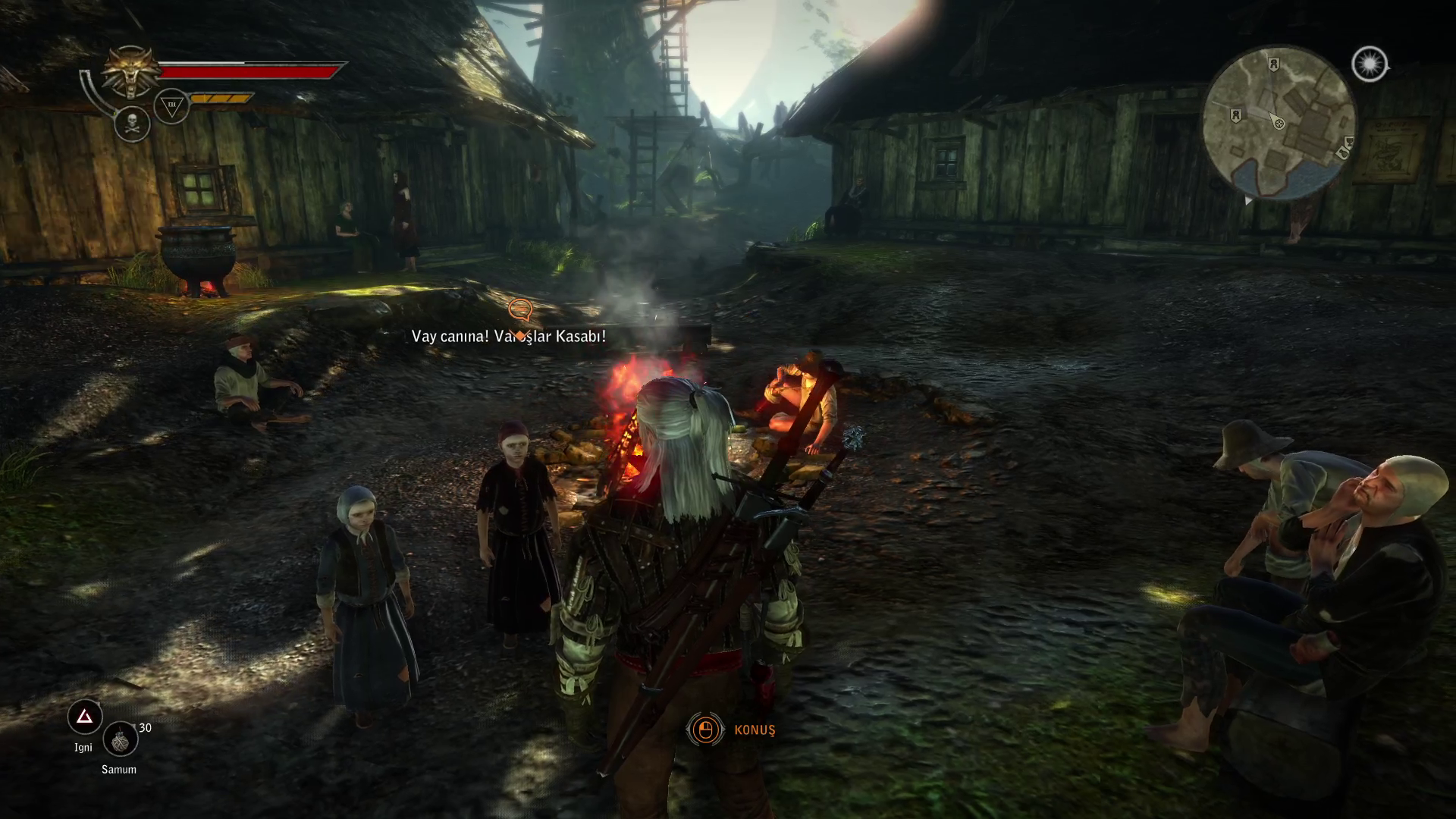The height and width of the screenshot is (819, 1456).
Task: Click the skull and crossbones icon
Action: tap(133, 123)
